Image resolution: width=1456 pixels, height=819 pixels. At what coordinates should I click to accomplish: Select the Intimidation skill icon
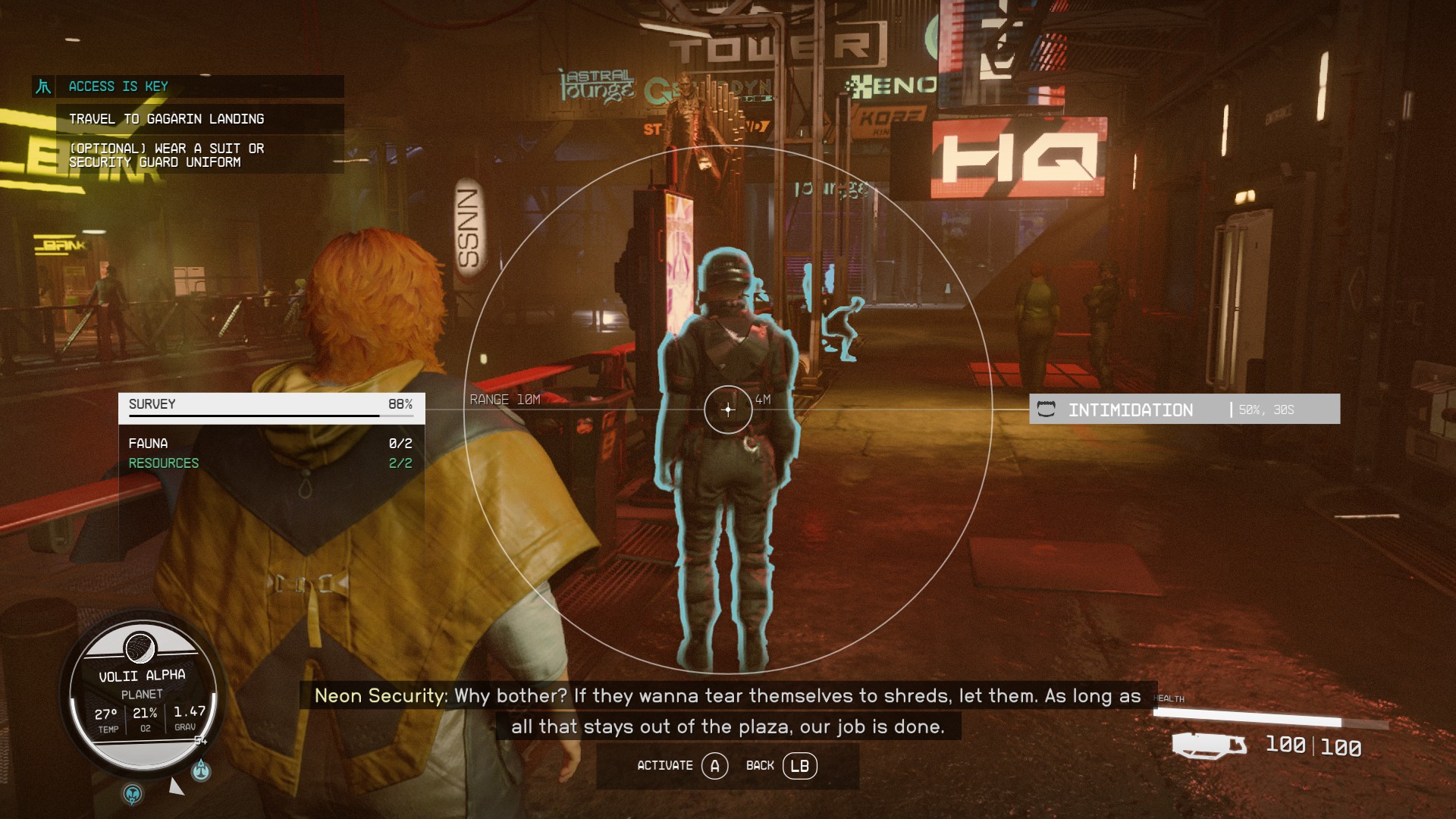1048,409
